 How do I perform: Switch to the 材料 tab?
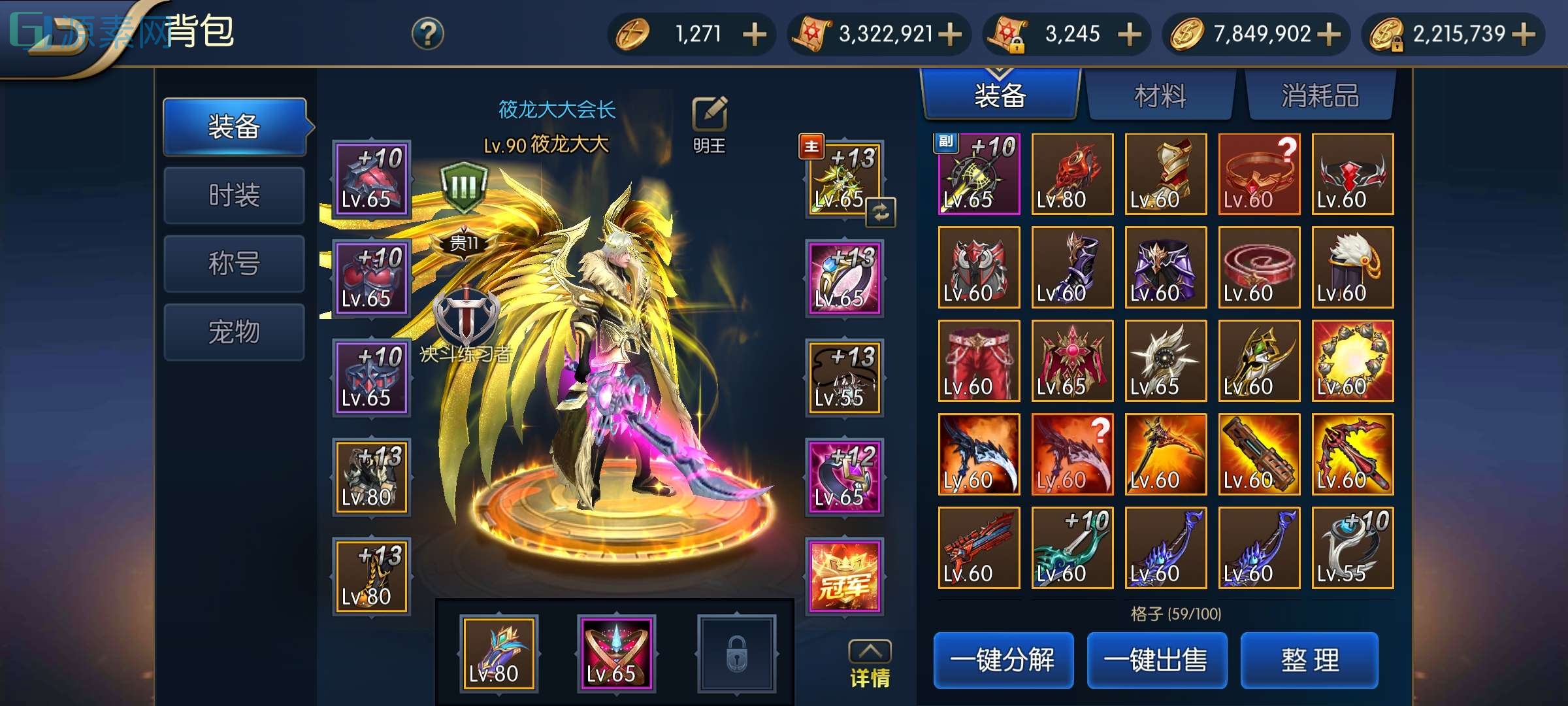pos(1161,95)
